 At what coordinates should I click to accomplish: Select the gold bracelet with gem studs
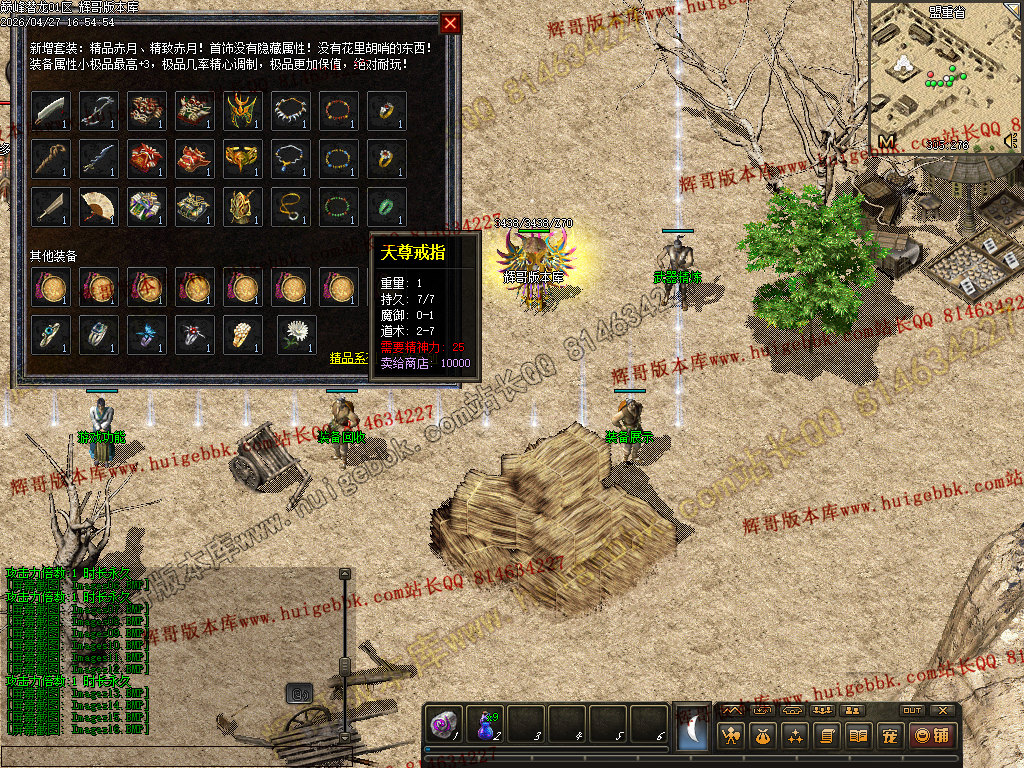click(339, 159)
